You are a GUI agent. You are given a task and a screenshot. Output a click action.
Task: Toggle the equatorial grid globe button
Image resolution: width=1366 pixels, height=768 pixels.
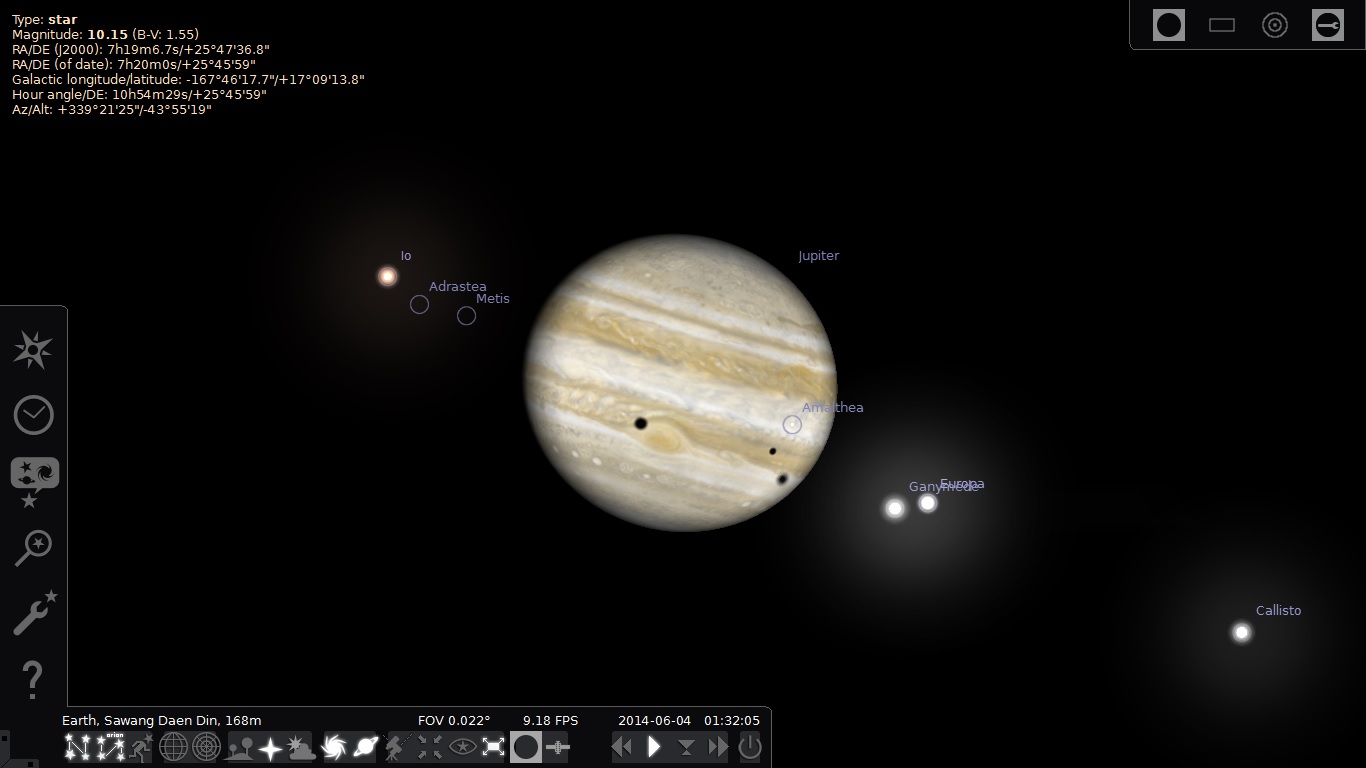click(173, 747)
